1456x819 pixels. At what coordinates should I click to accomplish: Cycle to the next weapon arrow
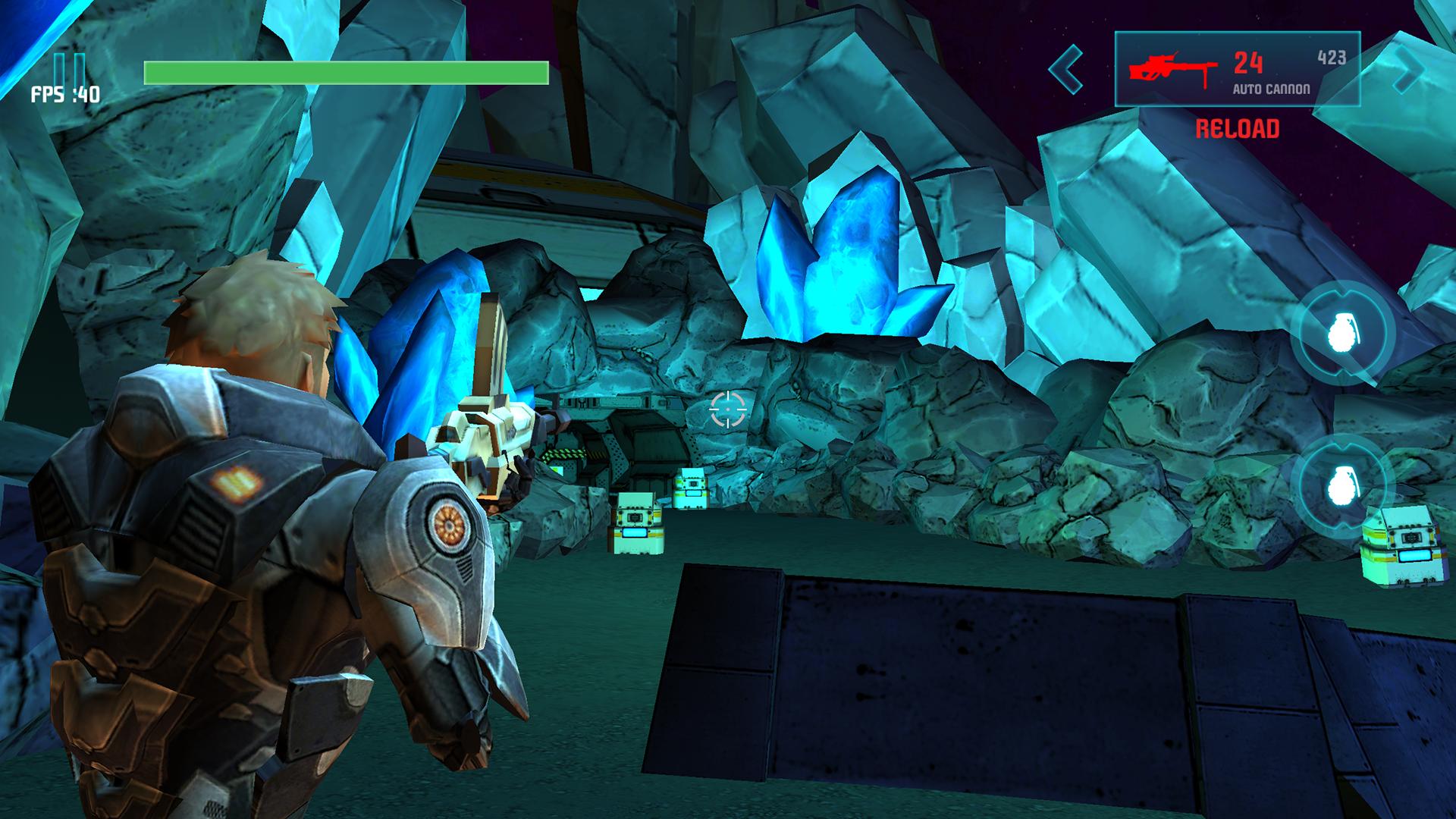click(1407, 70)
